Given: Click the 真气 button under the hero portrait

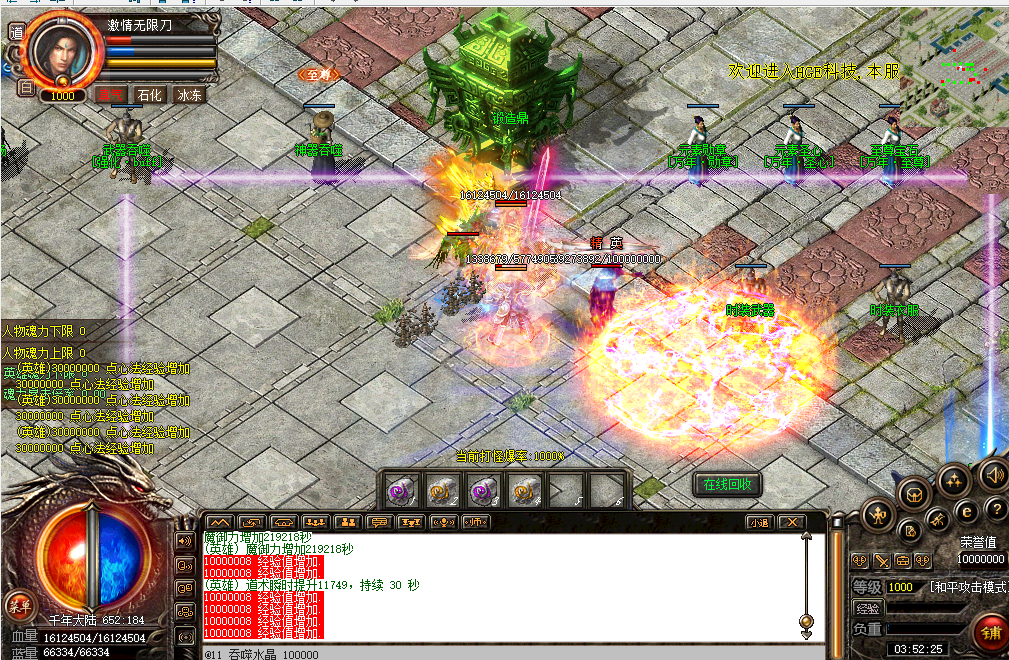Looking at the screenshot, I should point(110,95).
